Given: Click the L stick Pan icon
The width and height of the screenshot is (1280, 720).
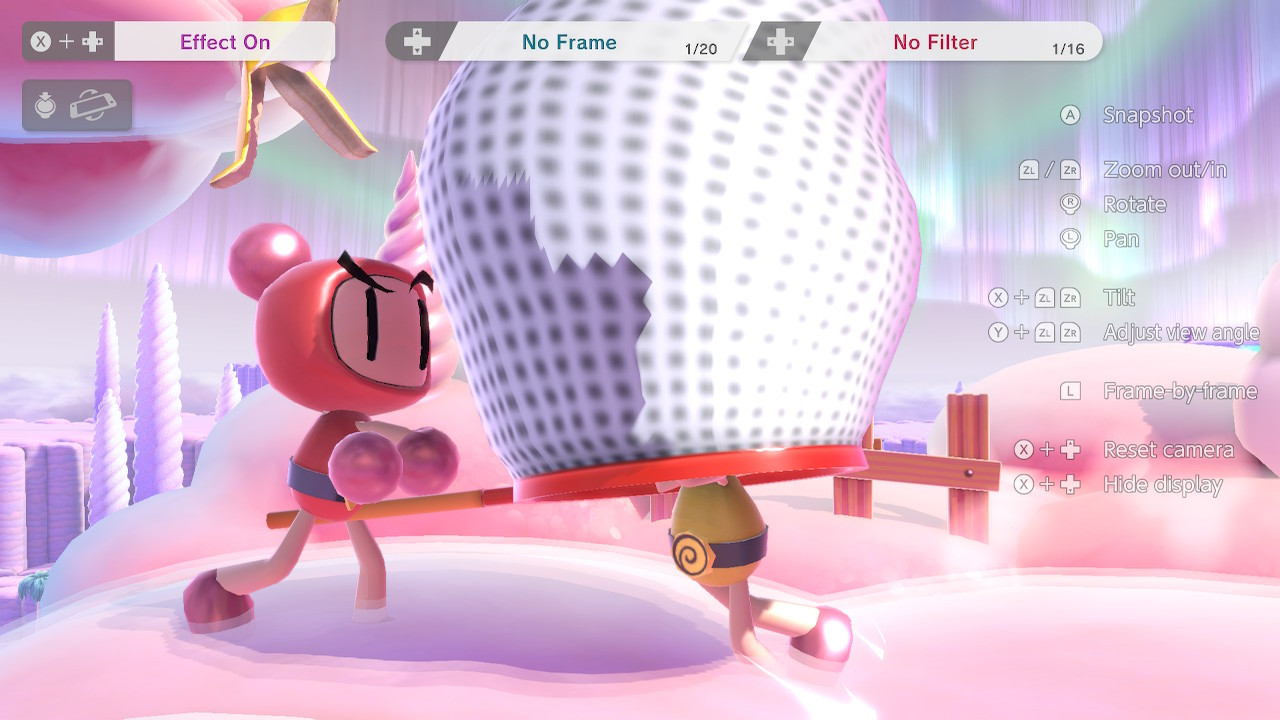Looking at the screenshot, I should [1070, 239].
